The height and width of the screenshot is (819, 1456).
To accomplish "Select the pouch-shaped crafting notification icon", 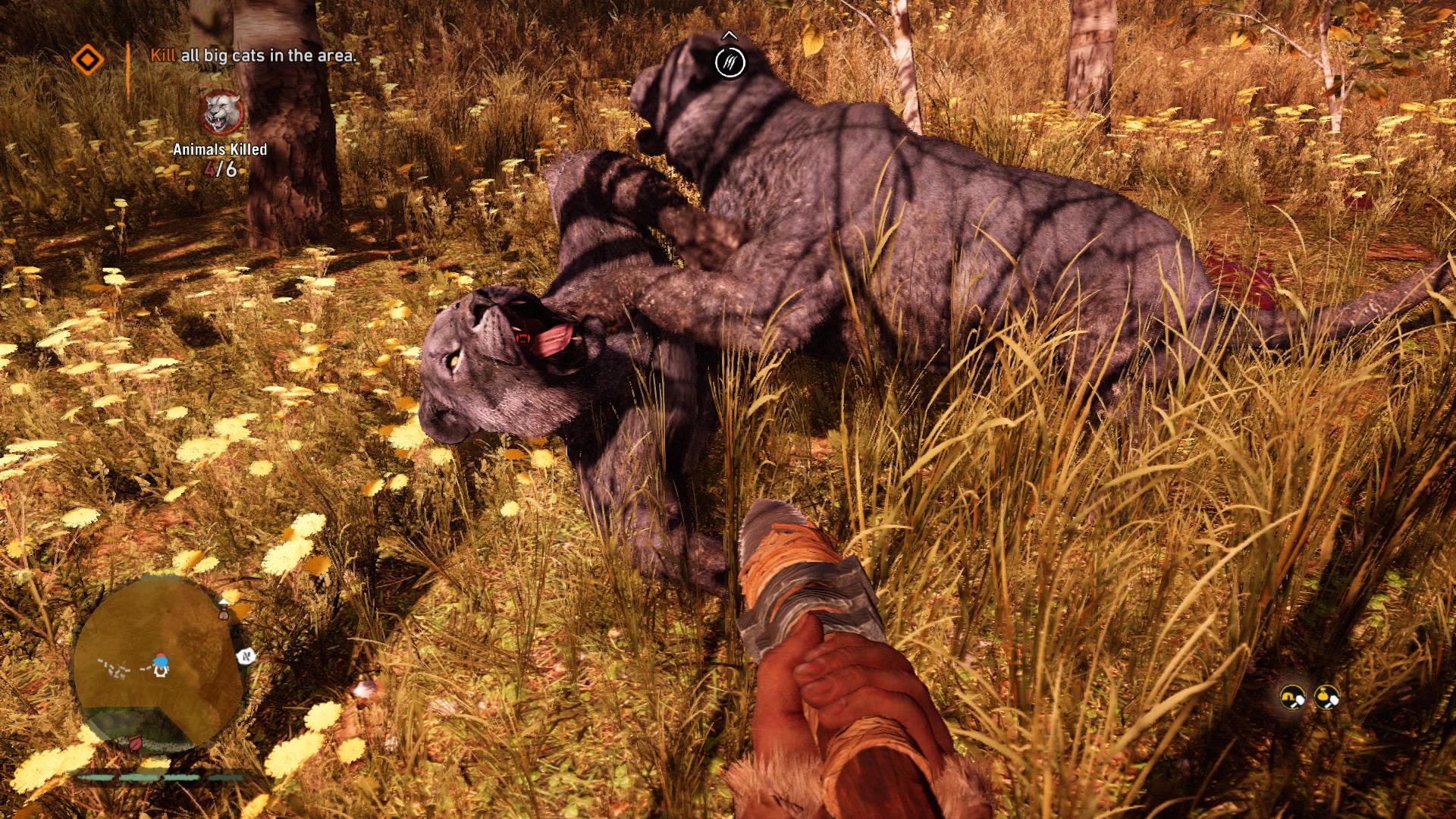I will pyautogui.click(x=1326, y=696).
